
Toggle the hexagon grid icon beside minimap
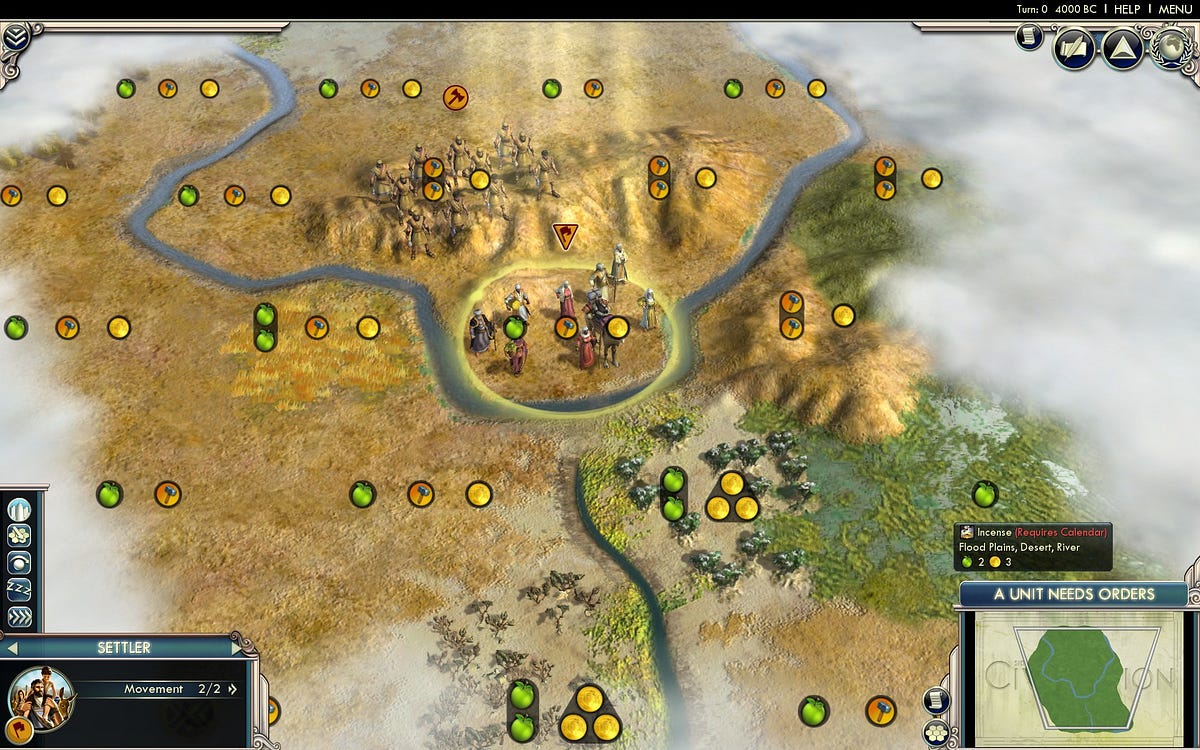pos(937,732)
